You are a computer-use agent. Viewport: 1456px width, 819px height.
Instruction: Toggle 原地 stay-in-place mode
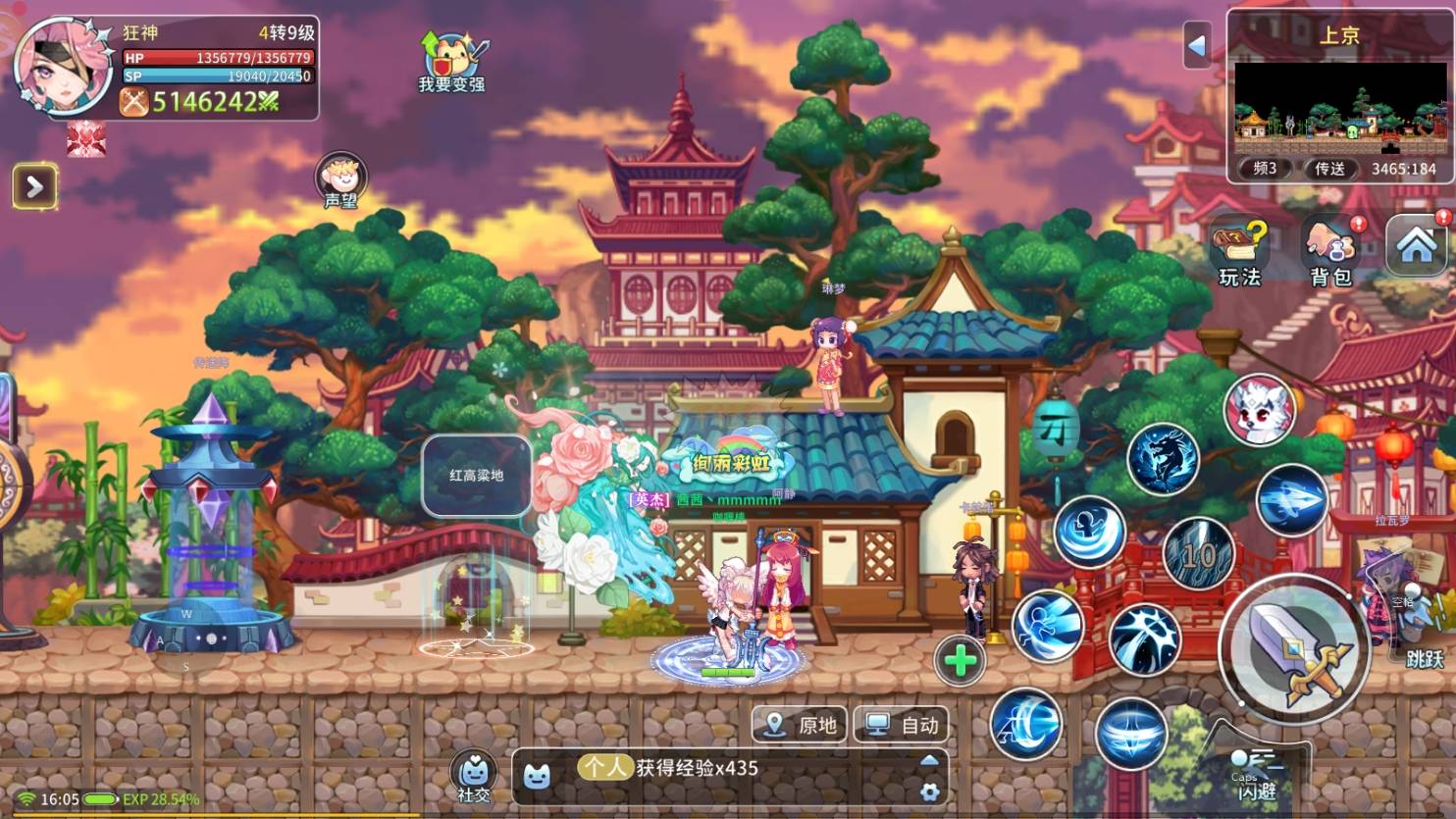click(x=799, y=726)
